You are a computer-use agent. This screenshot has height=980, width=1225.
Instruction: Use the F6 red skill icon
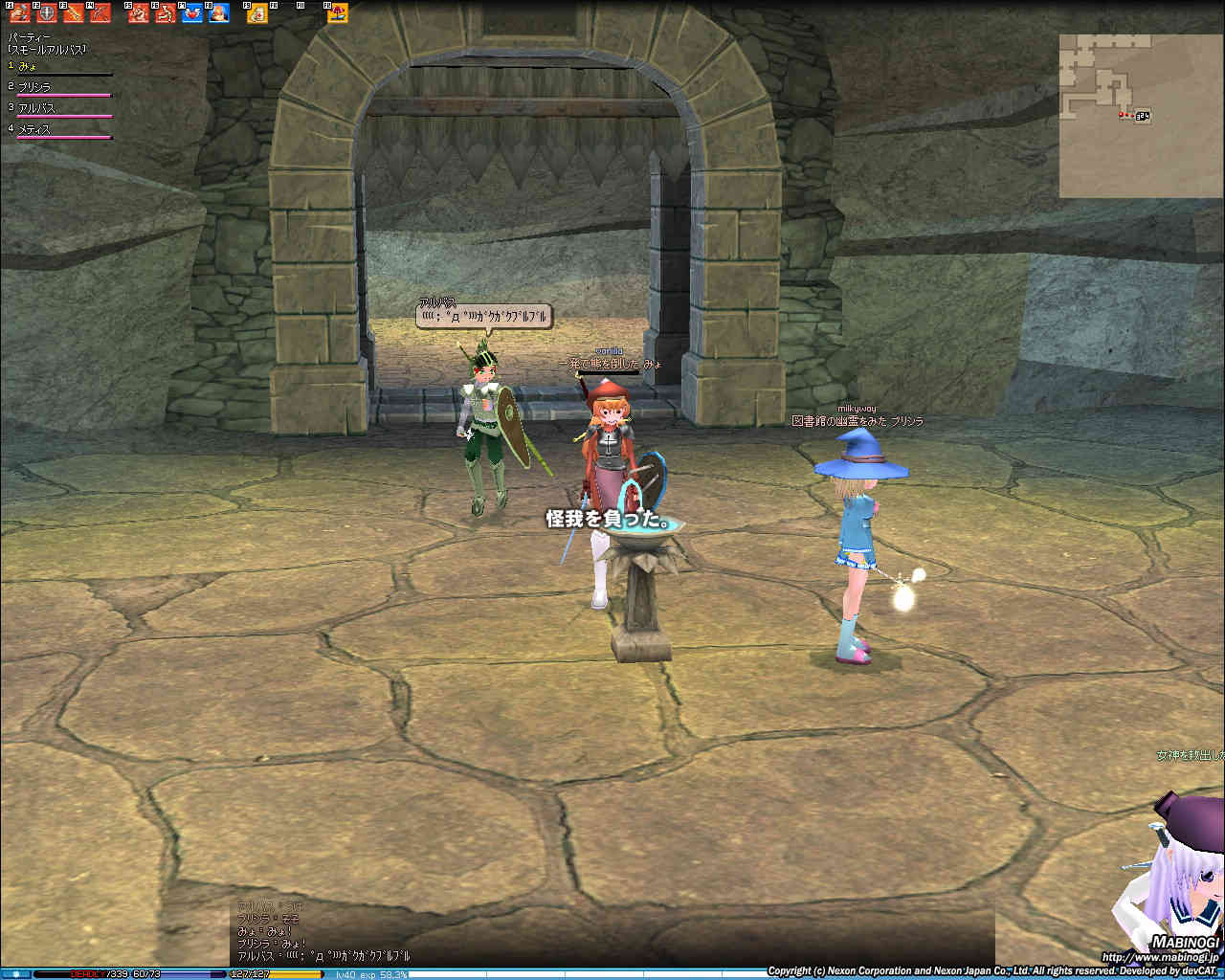[166, 13]
